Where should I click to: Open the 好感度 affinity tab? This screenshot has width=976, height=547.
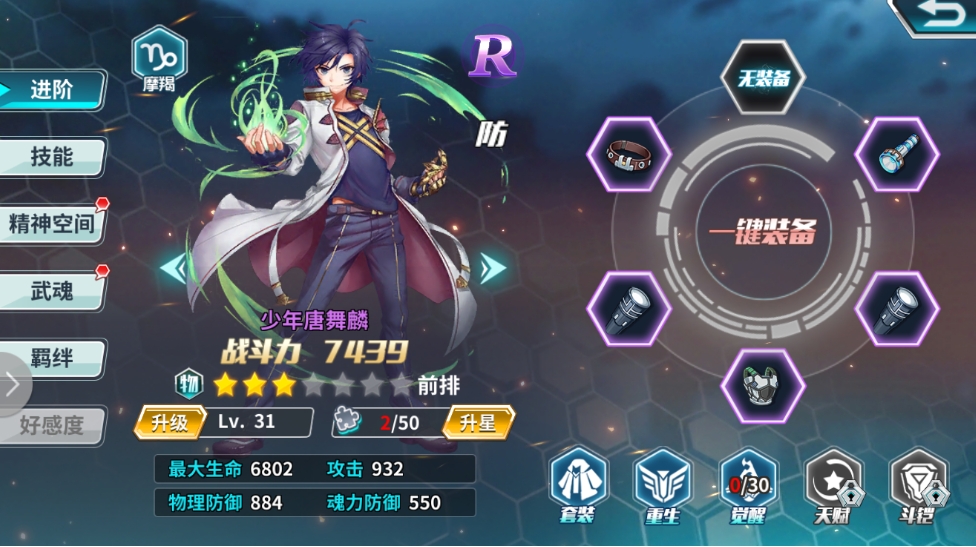[x=52, y=425]
